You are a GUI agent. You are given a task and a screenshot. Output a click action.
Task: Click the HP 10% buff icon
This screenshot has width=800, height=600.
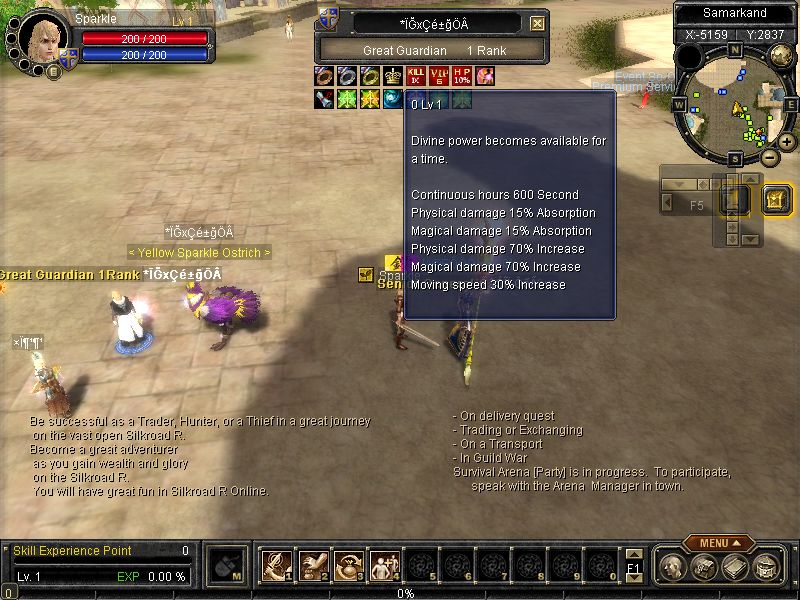point(462,75)
